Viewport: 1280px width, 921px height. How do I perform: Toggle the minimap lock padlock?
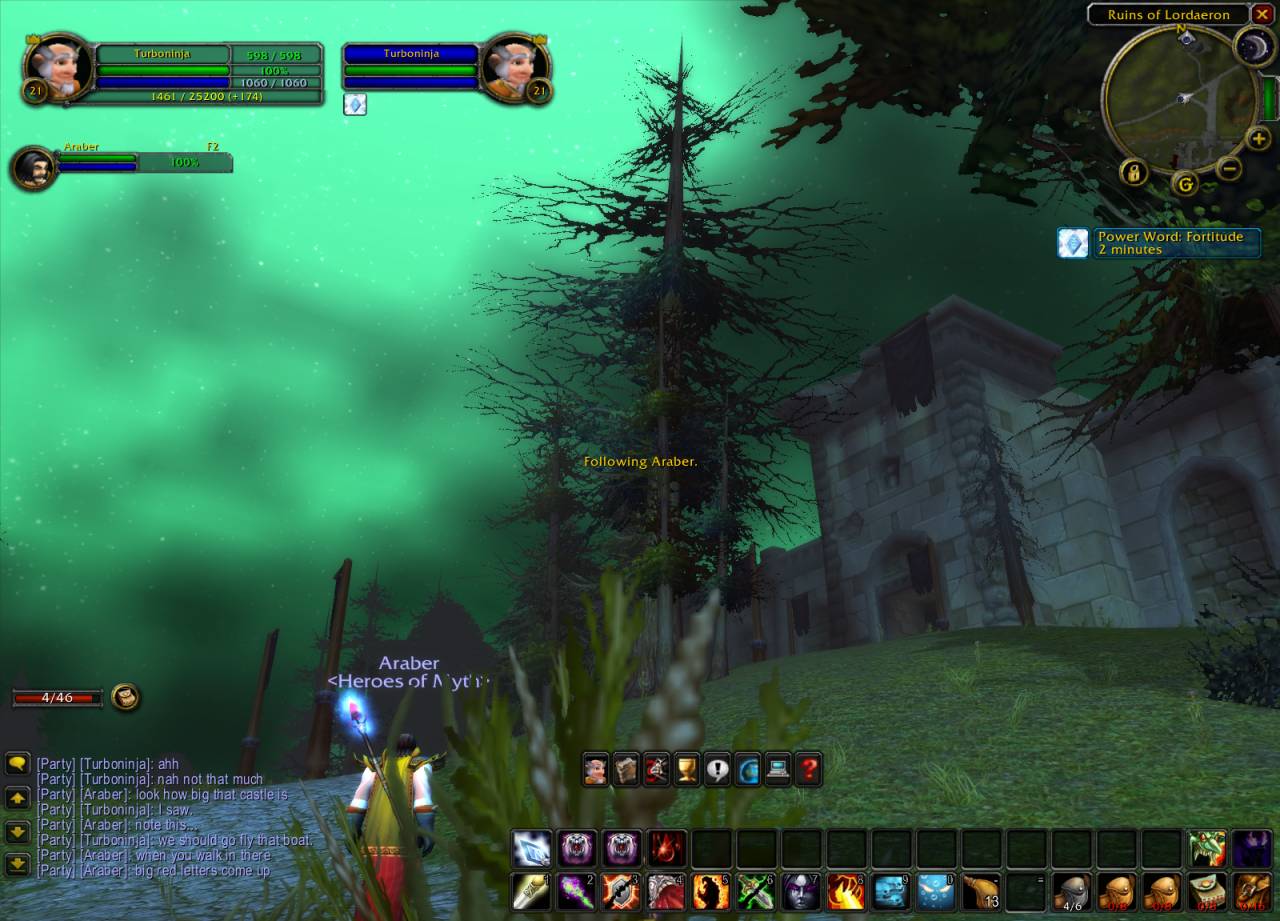pyautogui.click(x=1134, y=171)
